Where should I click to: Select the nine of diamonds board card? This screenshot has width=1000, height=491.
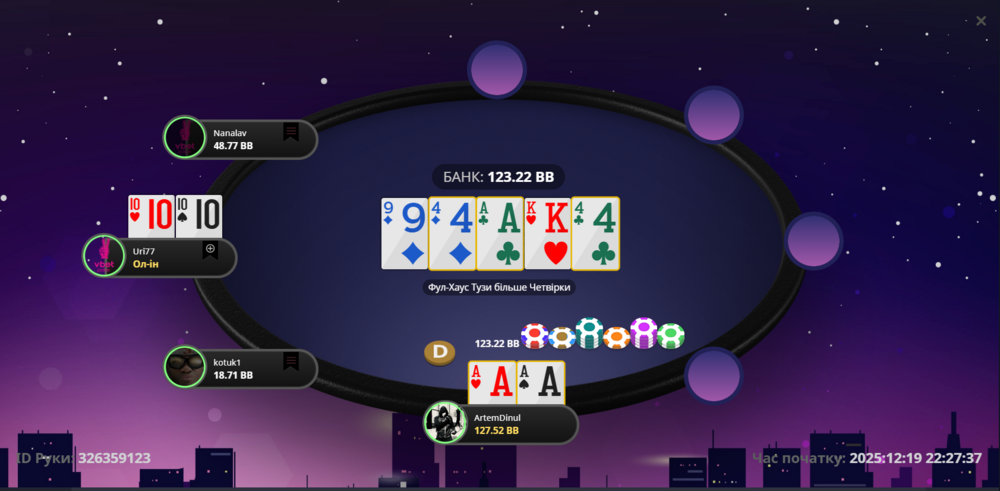pos(403,233)
